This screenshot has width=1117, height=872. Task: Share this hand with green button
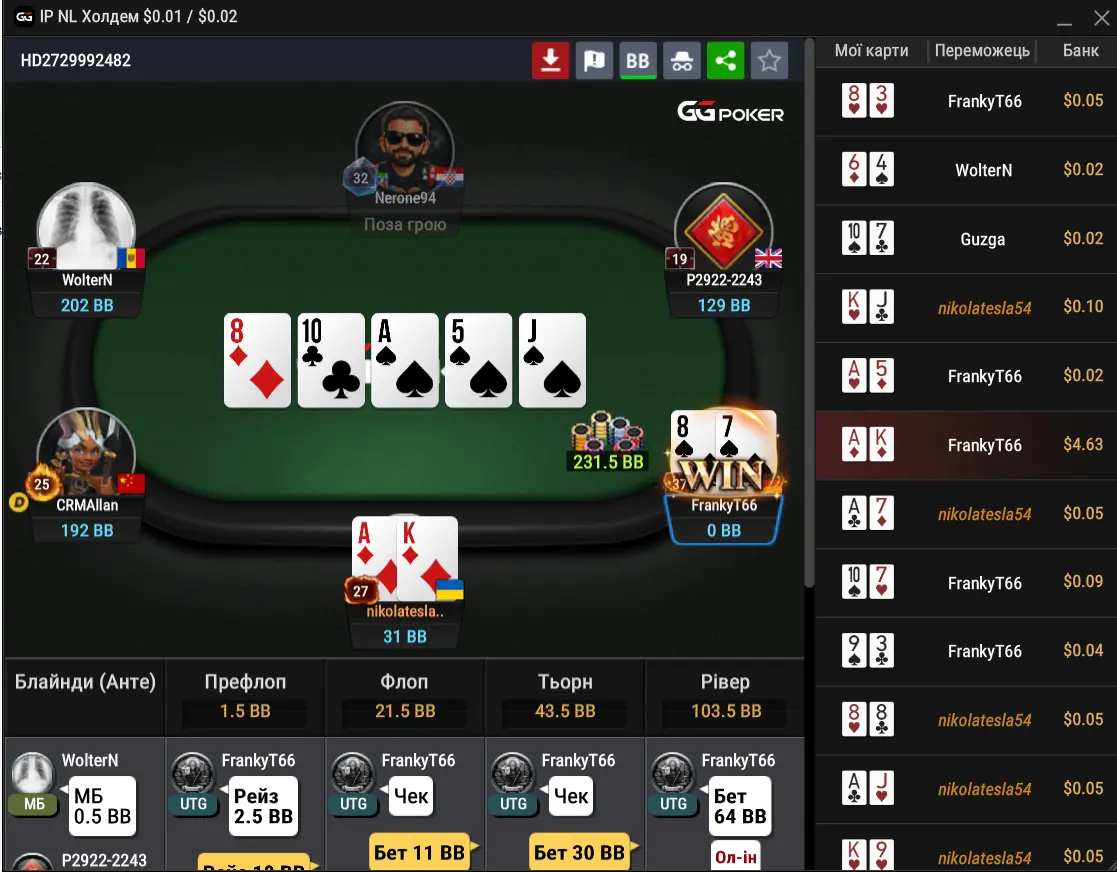click(726, 61)
